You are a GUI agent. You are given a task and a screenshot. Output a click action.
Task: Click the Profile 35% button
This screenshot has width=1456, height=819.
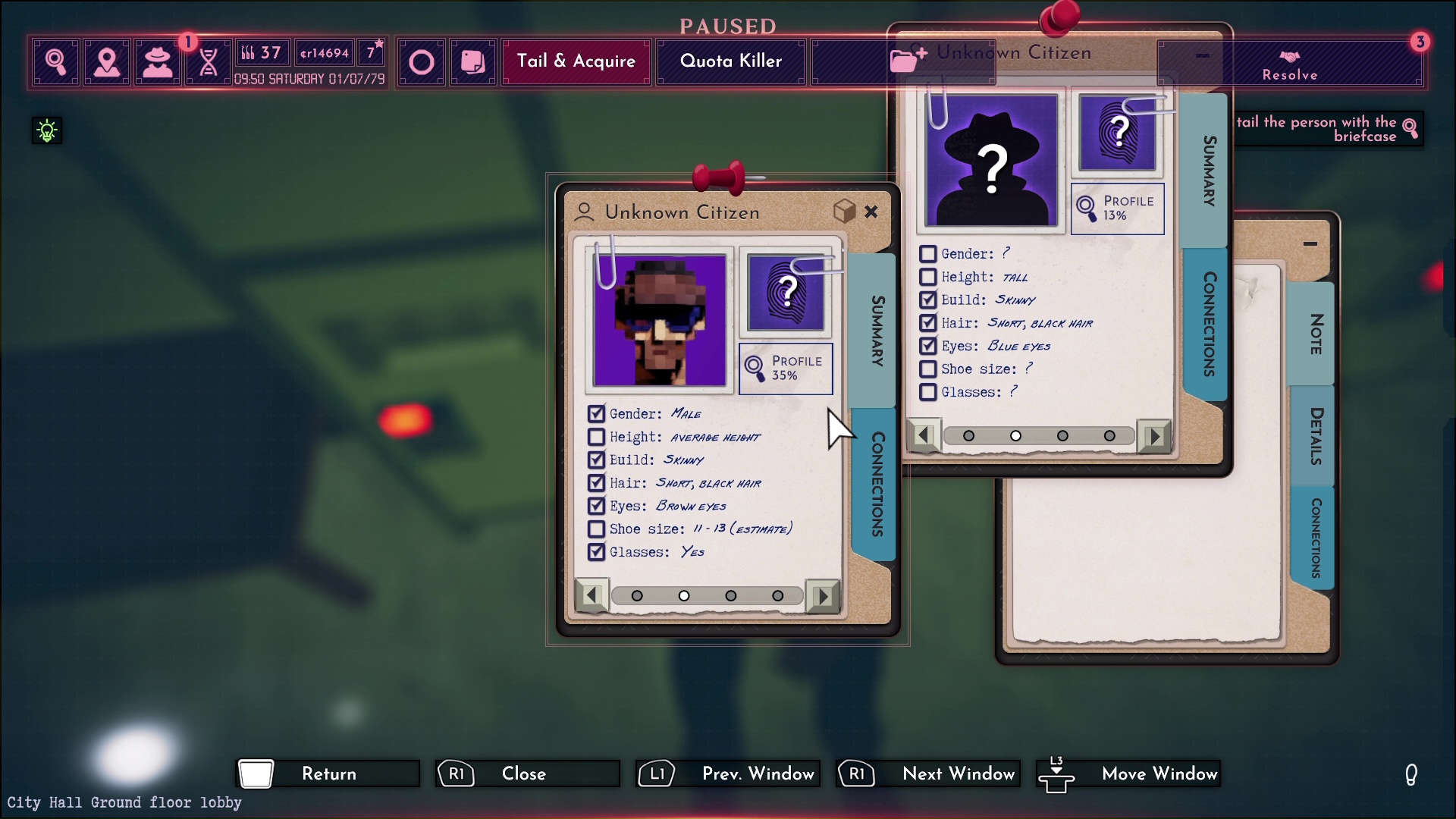786,369
